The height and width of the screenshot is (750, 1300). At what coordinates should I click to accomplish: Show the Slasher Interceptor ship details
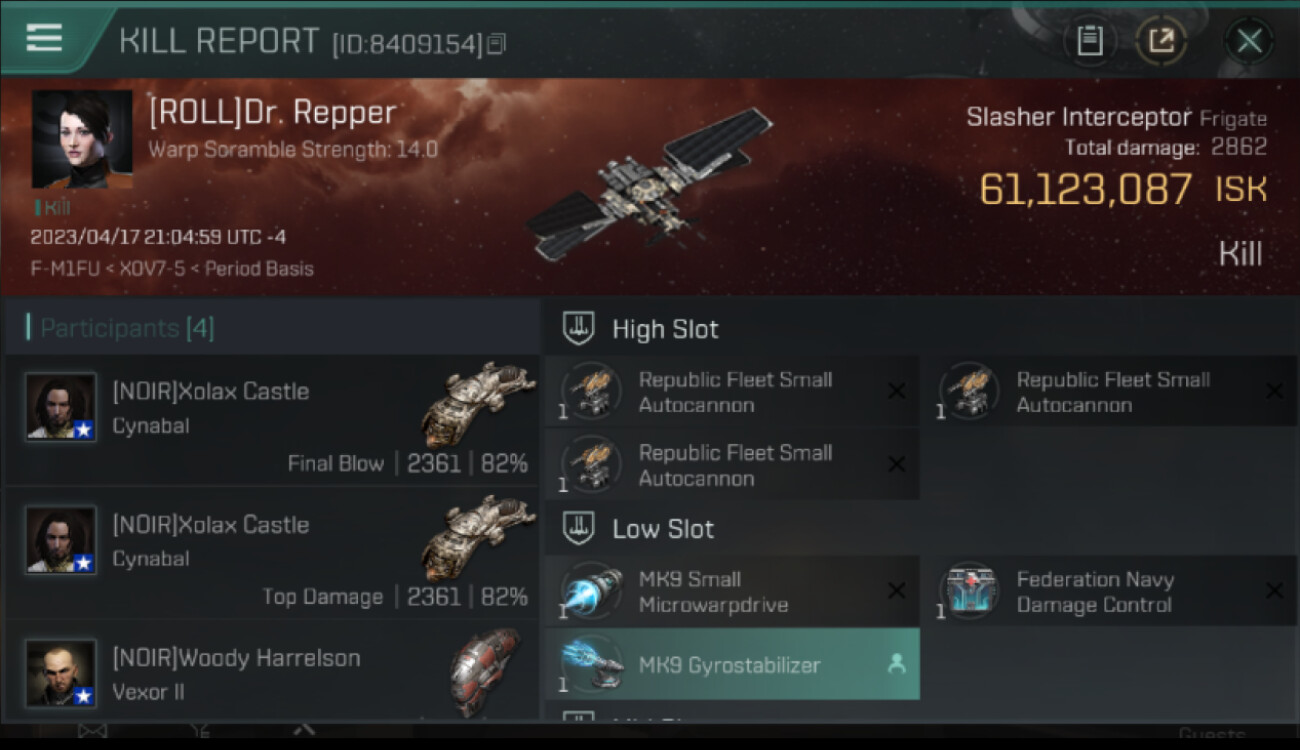click(x=1078, y=117)
